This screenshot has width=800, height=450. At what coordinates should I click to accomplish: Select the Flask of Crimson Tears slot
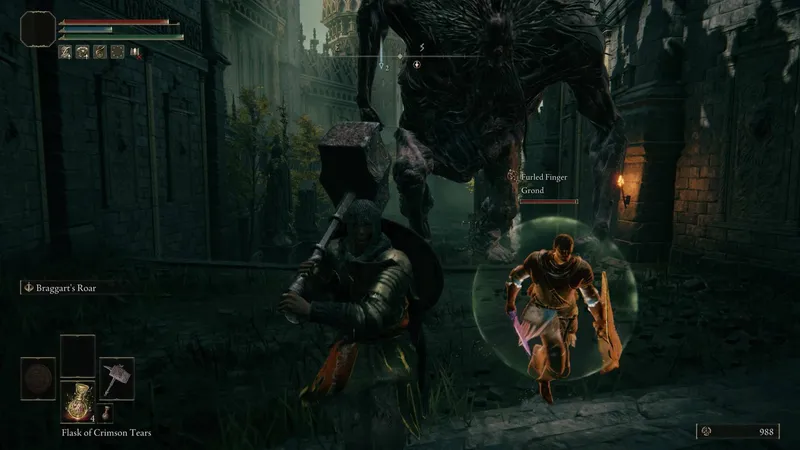pos(77,399)
